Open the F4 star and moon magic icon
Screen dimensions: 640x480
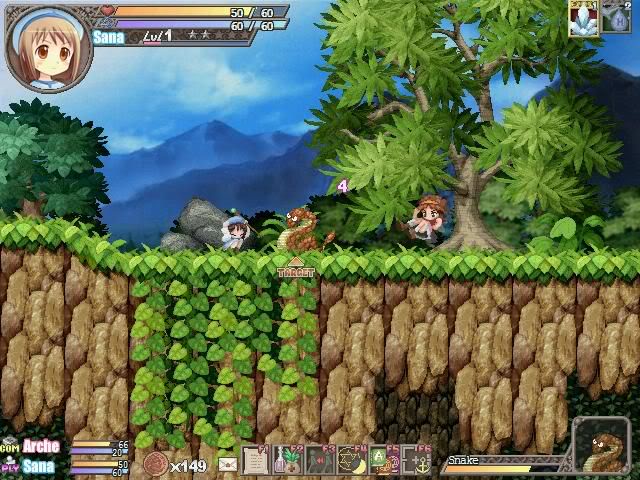352,460
